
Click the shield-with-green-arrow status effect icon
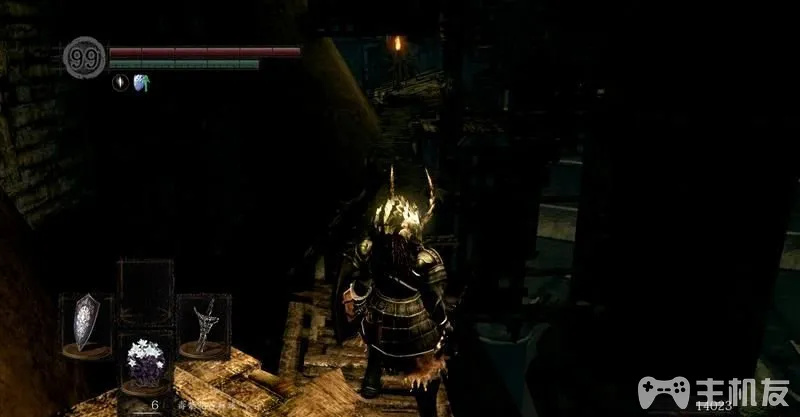click(x=141, y=83)
